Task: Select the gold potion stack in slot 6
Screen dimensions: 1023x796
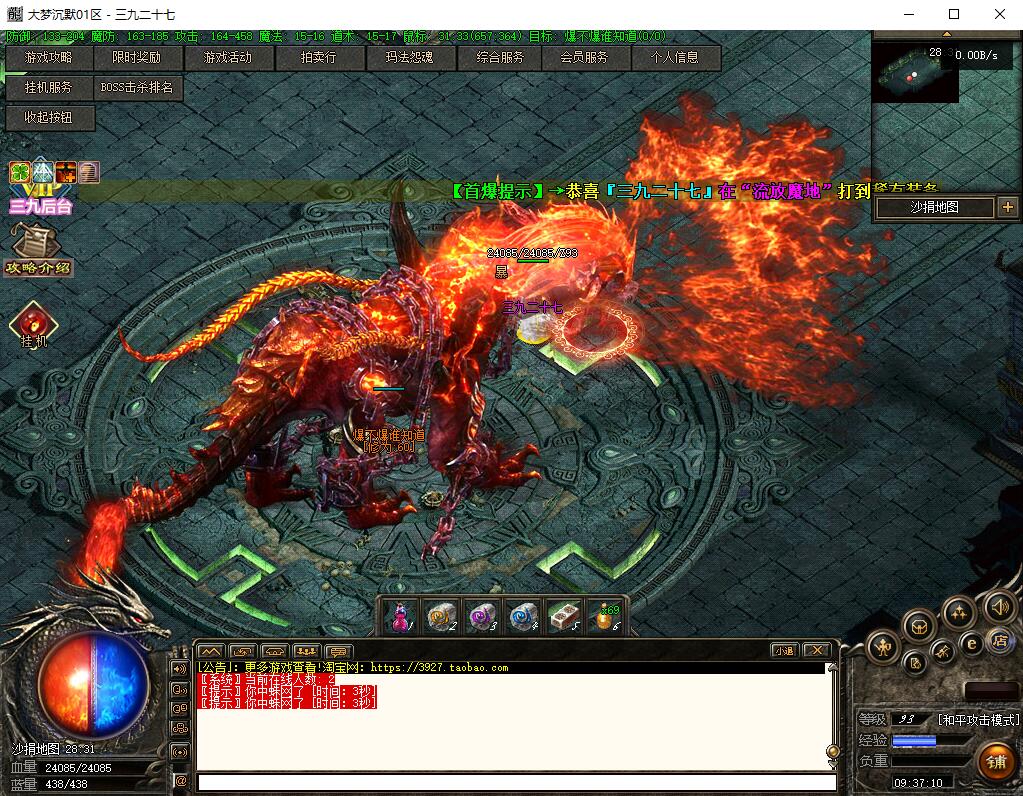Action: pos(605,617)
